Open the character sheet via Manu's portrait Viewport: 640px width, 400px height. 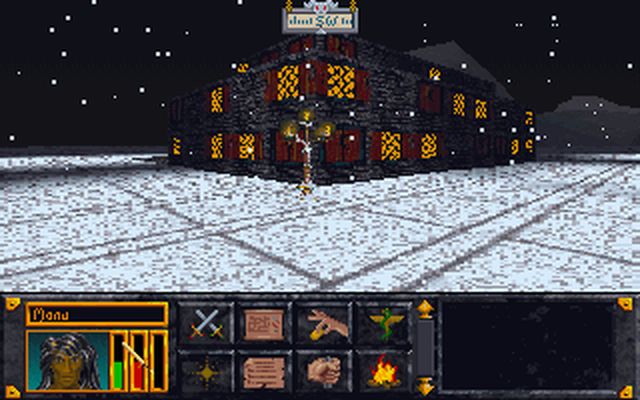click(67, 360)
